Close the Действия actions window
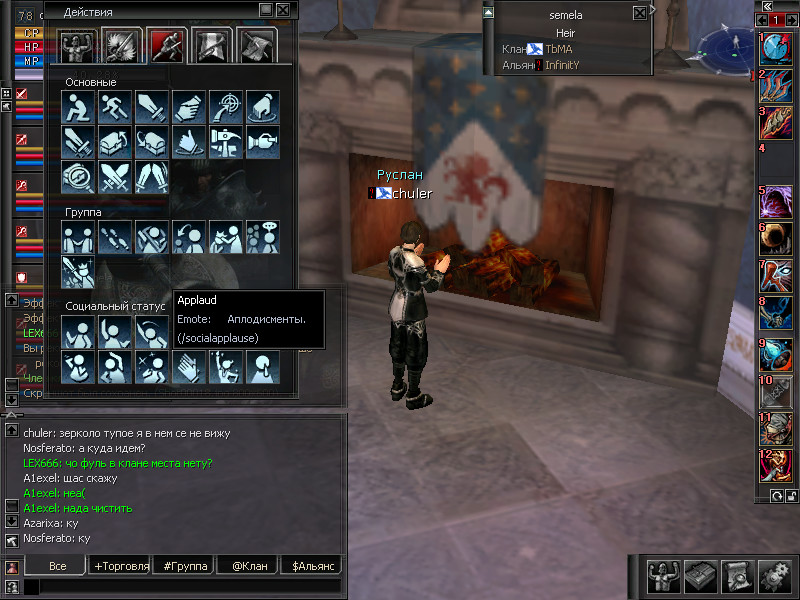 coord(284,10)
